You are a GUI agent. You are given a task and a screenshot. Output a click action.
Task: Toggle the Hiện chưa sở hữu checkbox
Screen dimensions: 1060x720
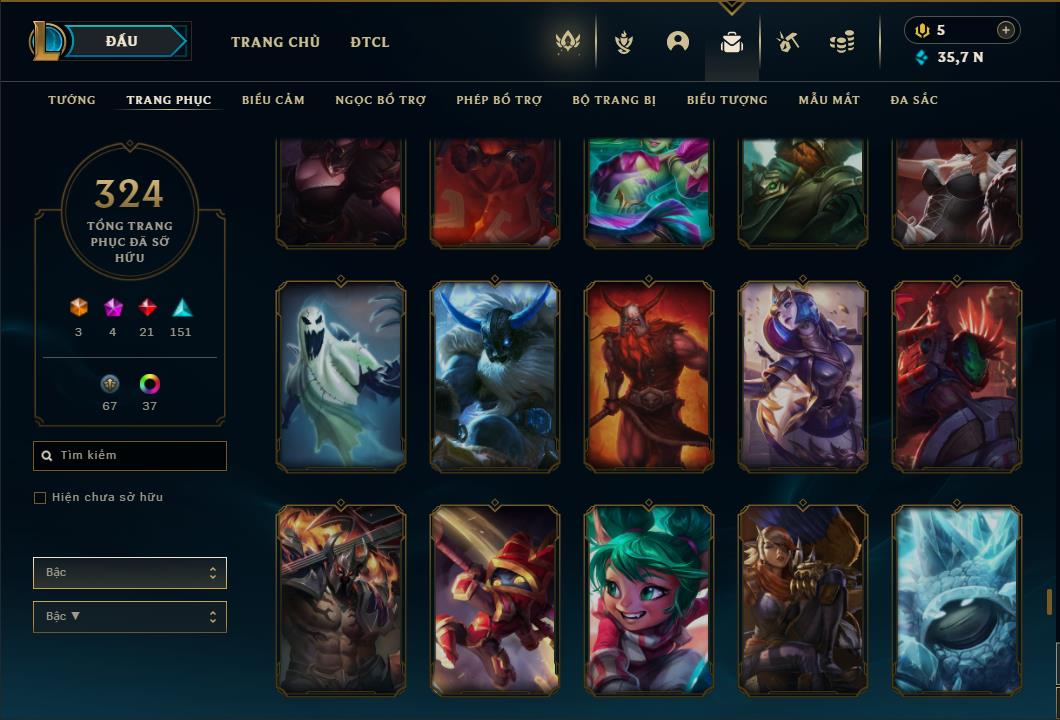coord(40,498)
